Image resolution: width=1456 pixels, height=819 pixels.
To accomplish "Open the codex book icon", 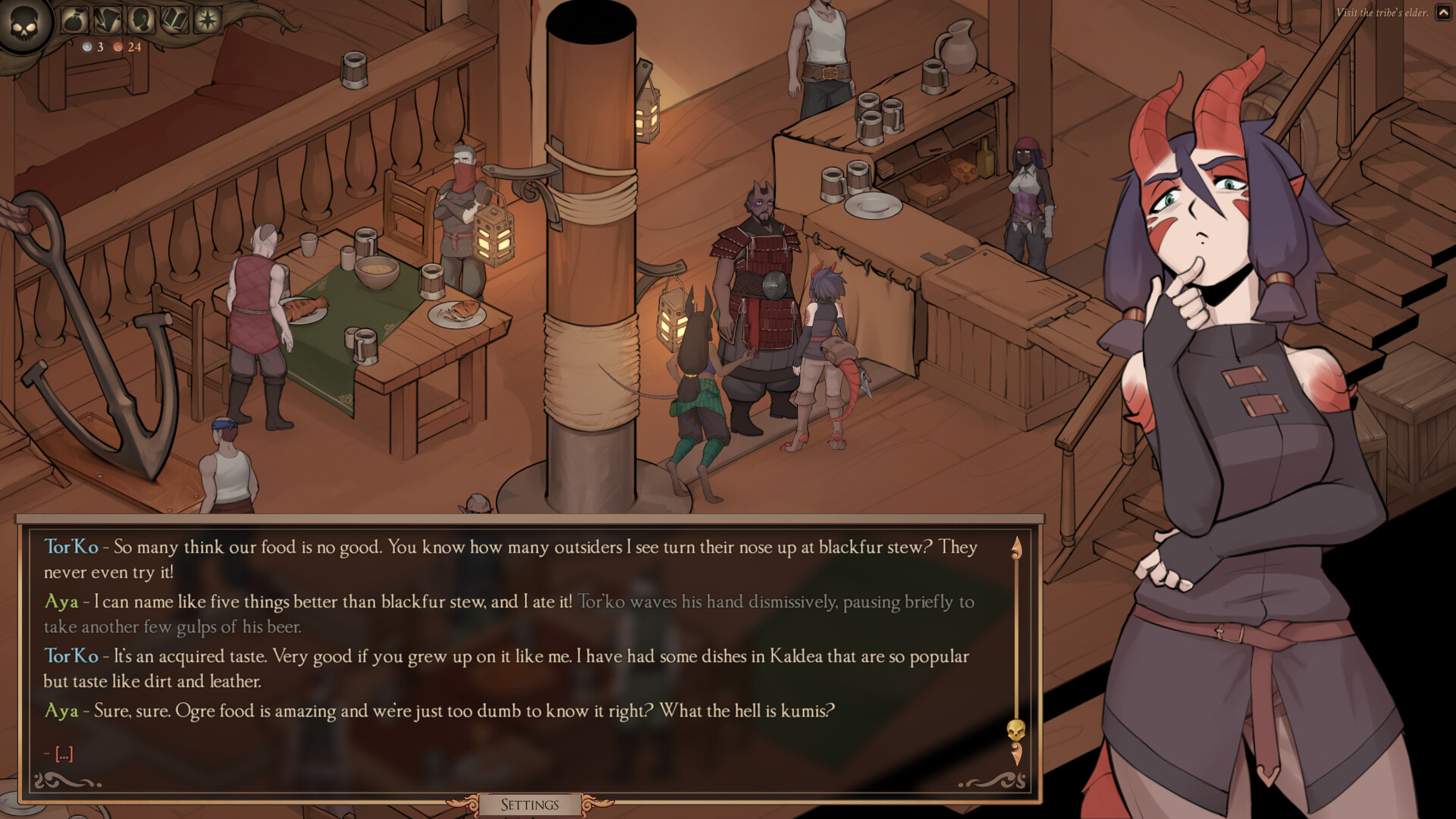I will [x=174, y=20].
